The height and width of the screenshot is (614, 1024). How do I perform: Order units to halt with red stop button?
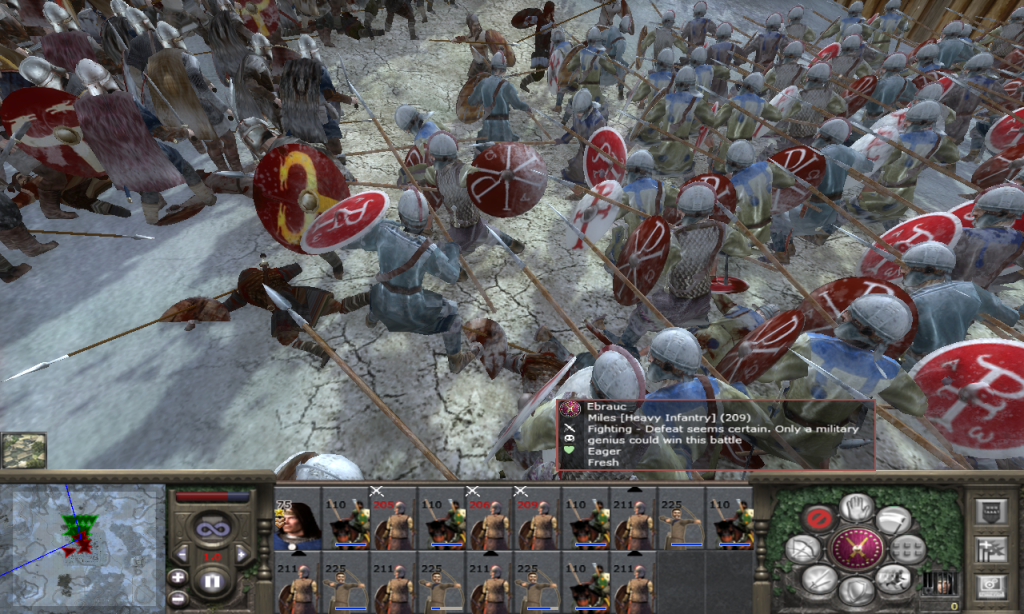pyautogui.click(x=820, y=518)
